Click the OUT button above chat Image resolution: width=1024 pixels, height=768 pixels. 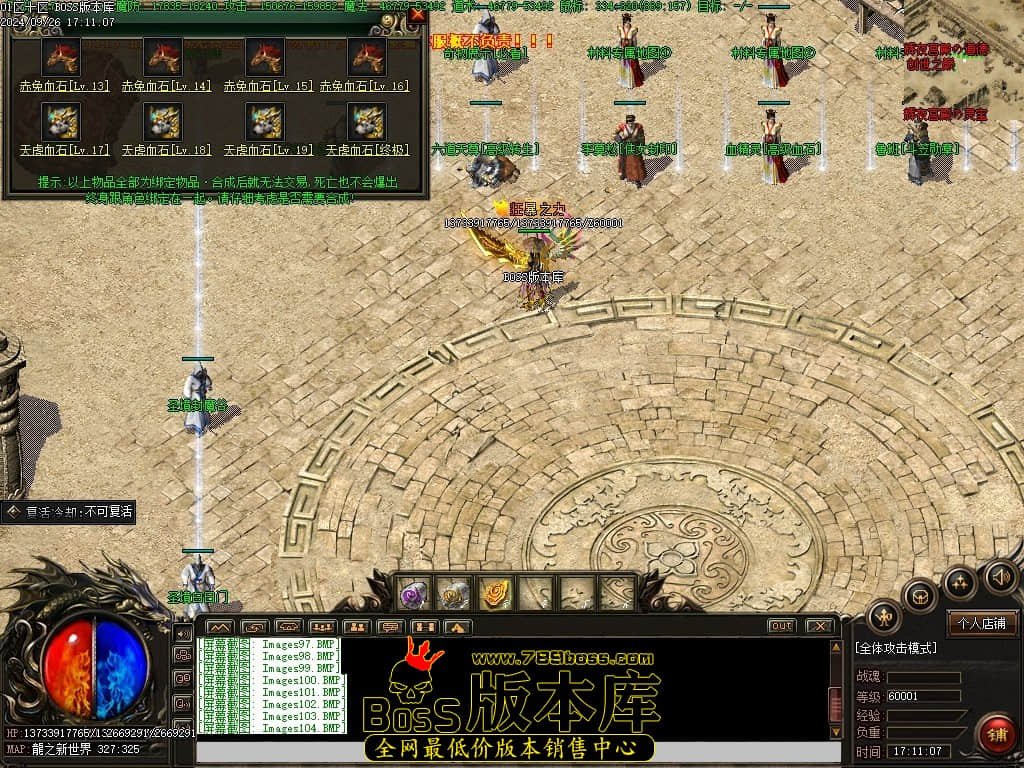(x=781, y=626)
